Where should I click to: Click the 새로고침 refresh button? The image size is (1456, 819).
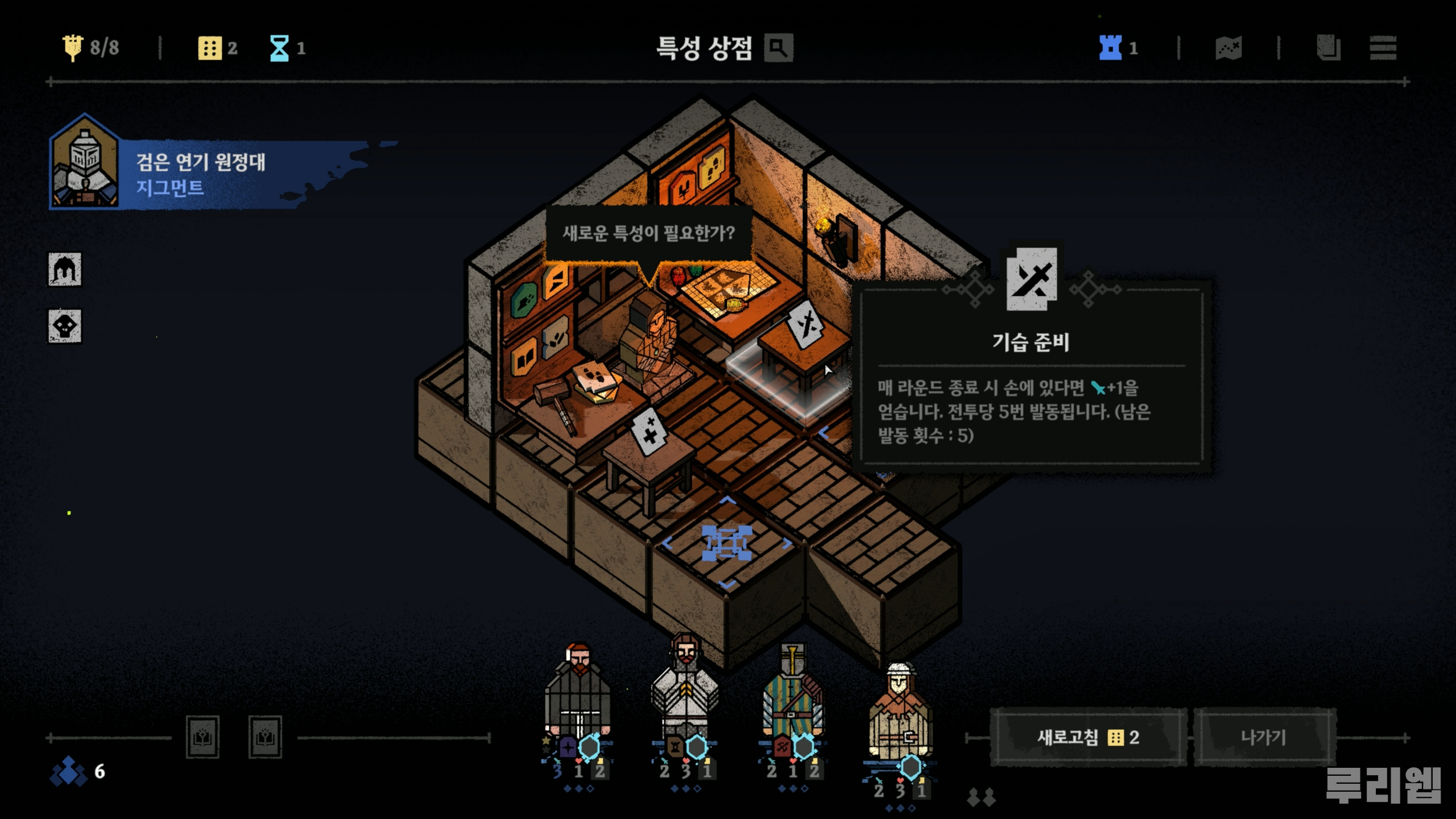click(x=1087, y=738)
